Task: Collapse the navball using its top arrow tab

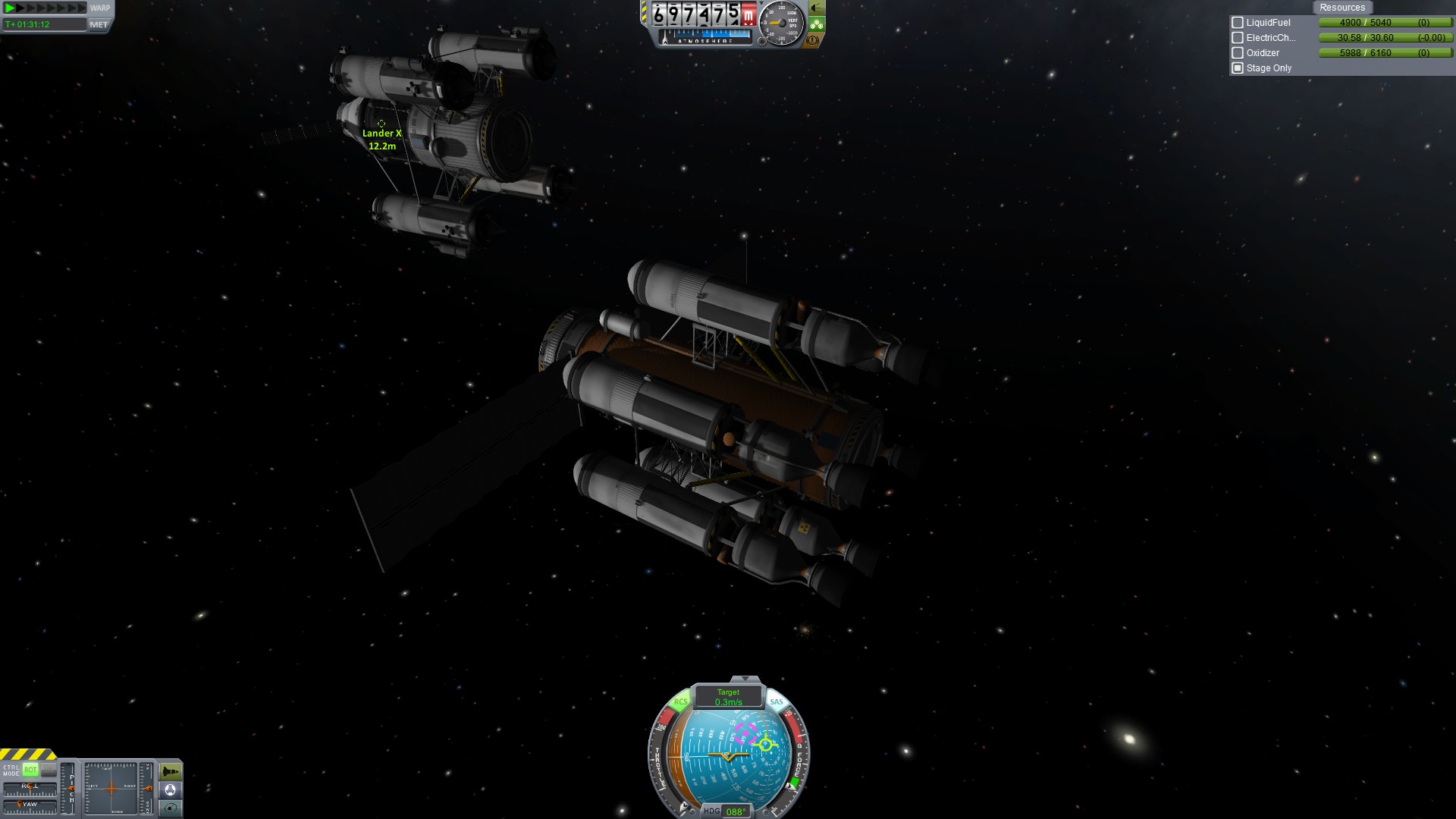Action: point(745,679)
